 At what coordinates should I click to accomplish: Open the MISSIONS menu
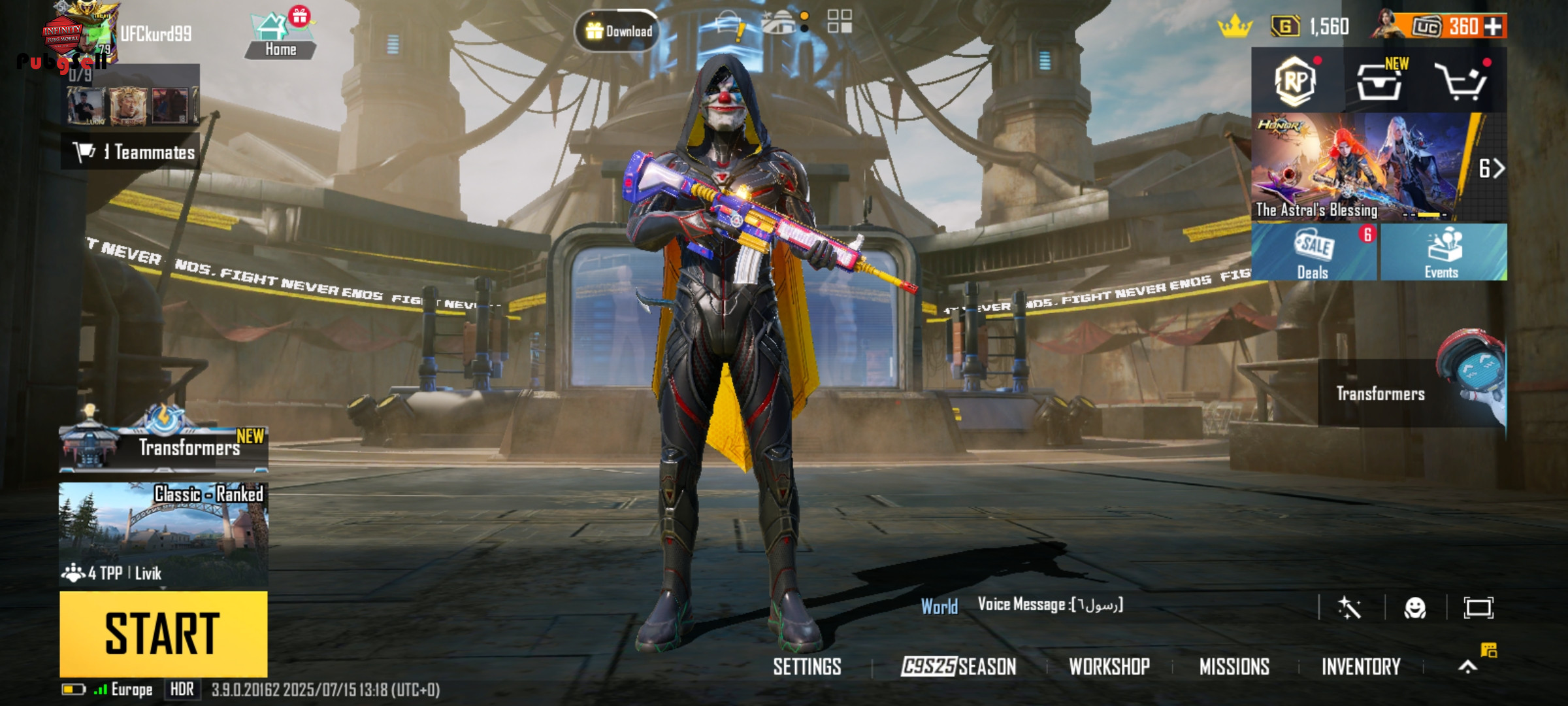pos(1234,667)
